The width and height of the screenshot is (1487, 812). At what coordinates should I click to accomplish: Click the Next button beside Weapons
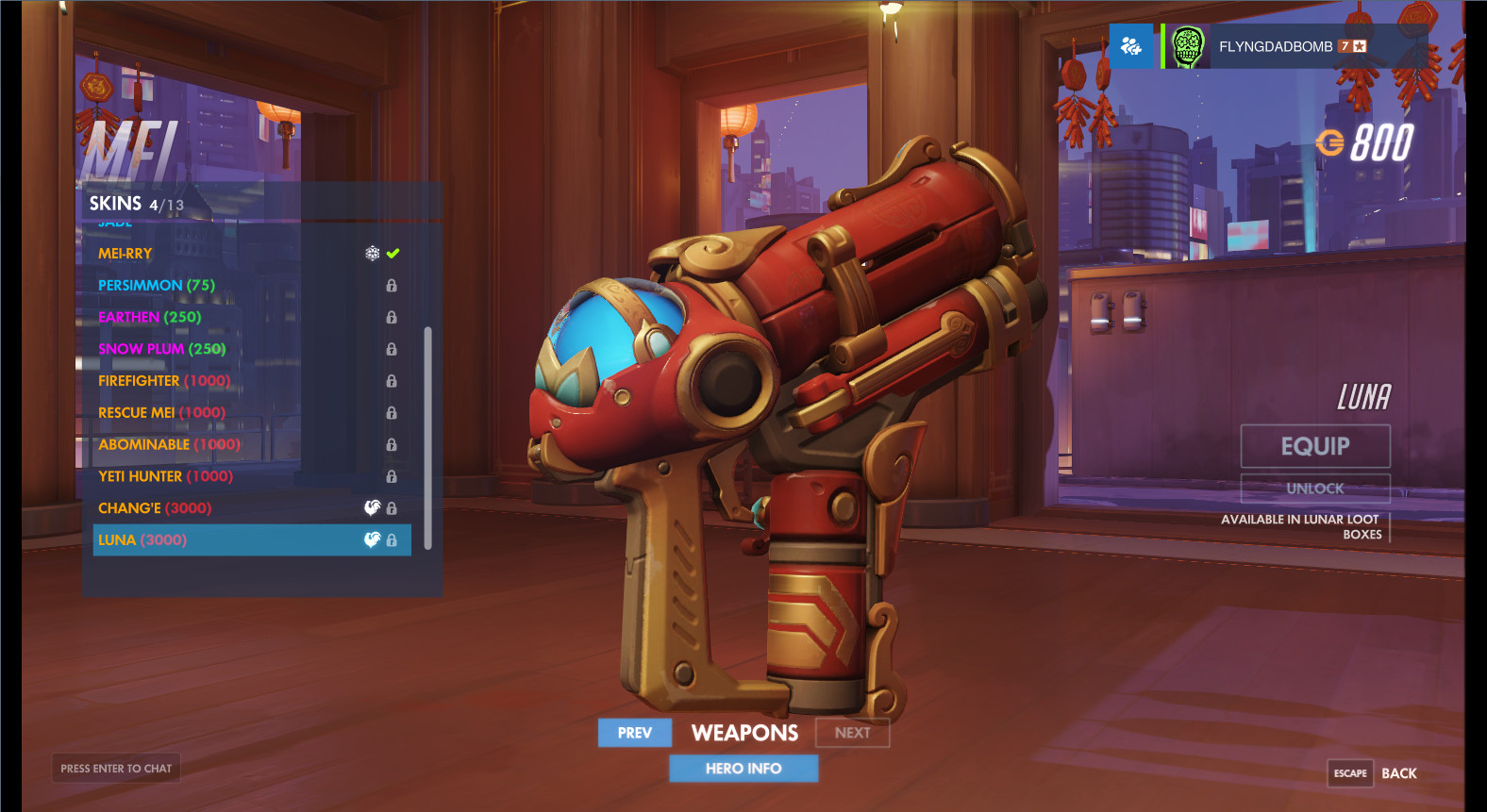(852, 733)
